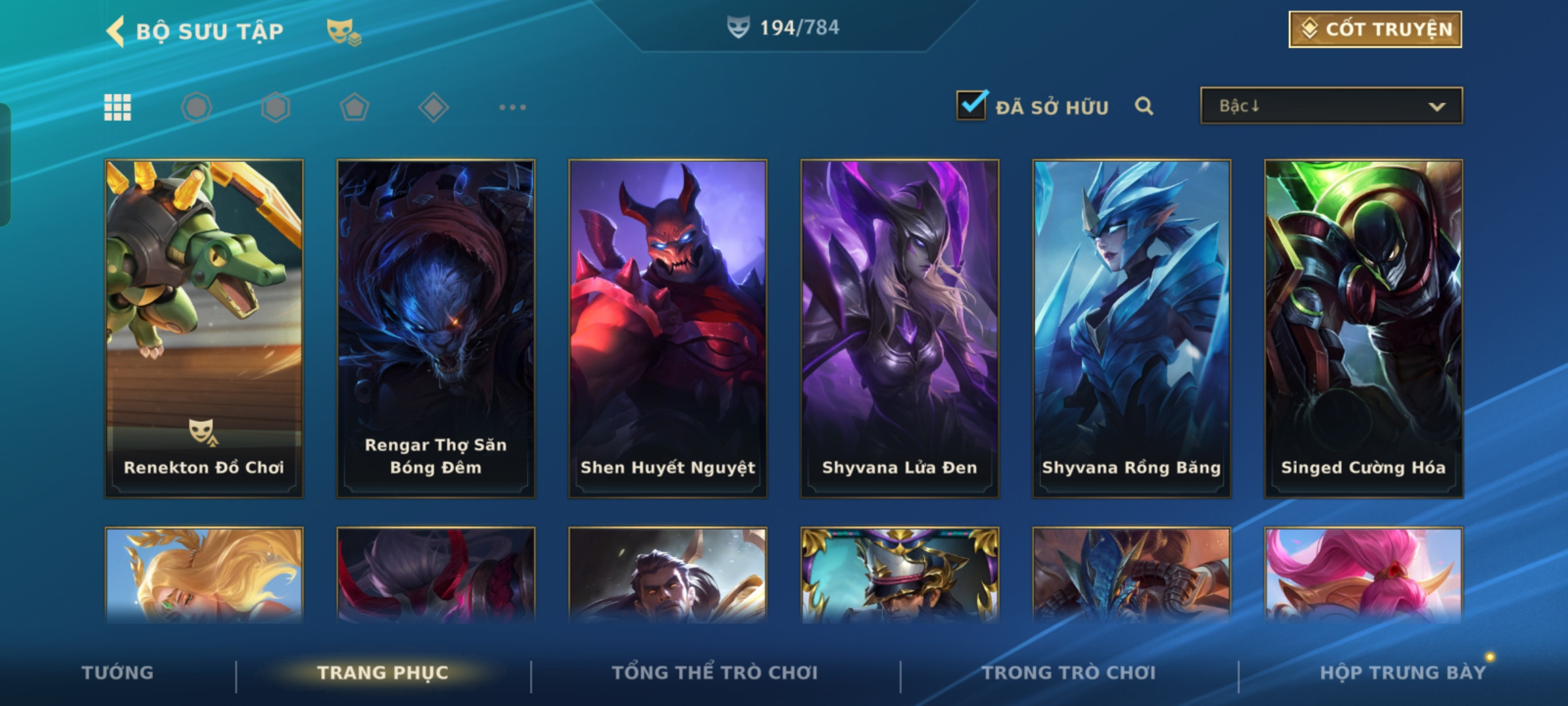
Task: Open the skin search magnifier
Action: 1143,106
